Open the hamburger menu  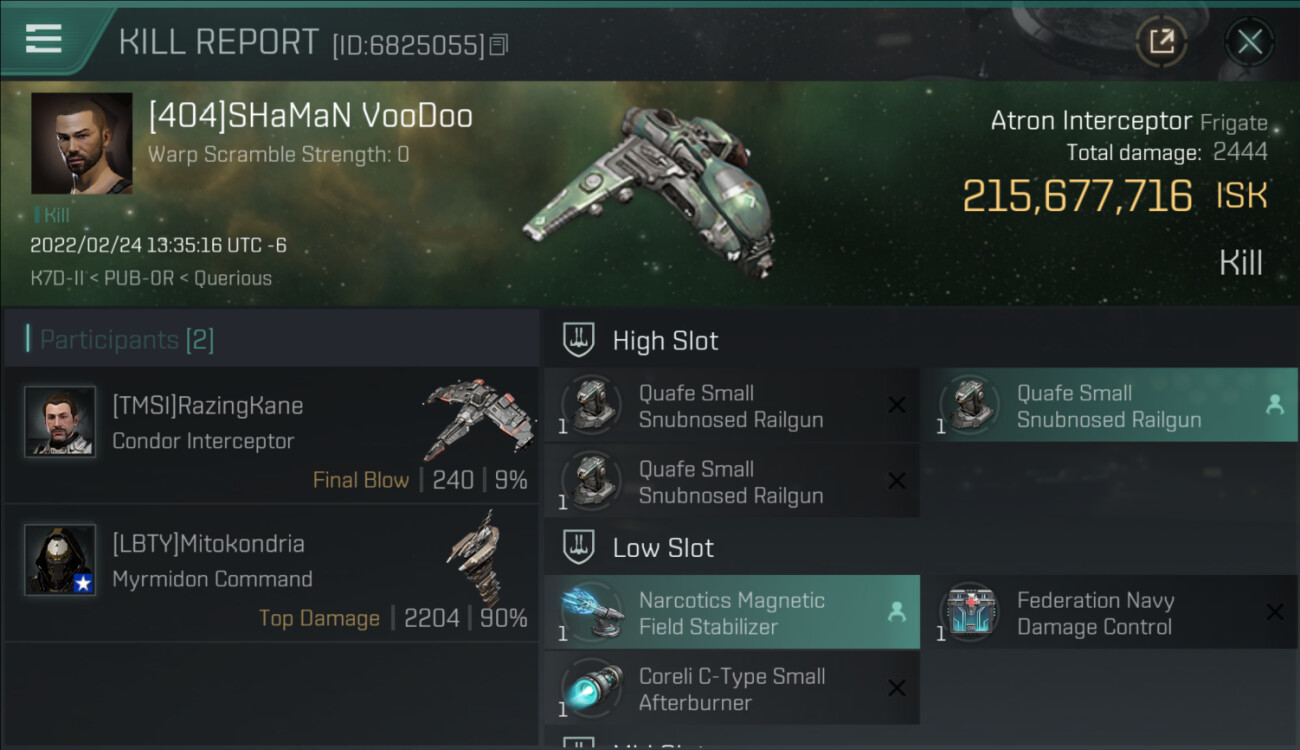pyautogui.click(x=44, y=39)
